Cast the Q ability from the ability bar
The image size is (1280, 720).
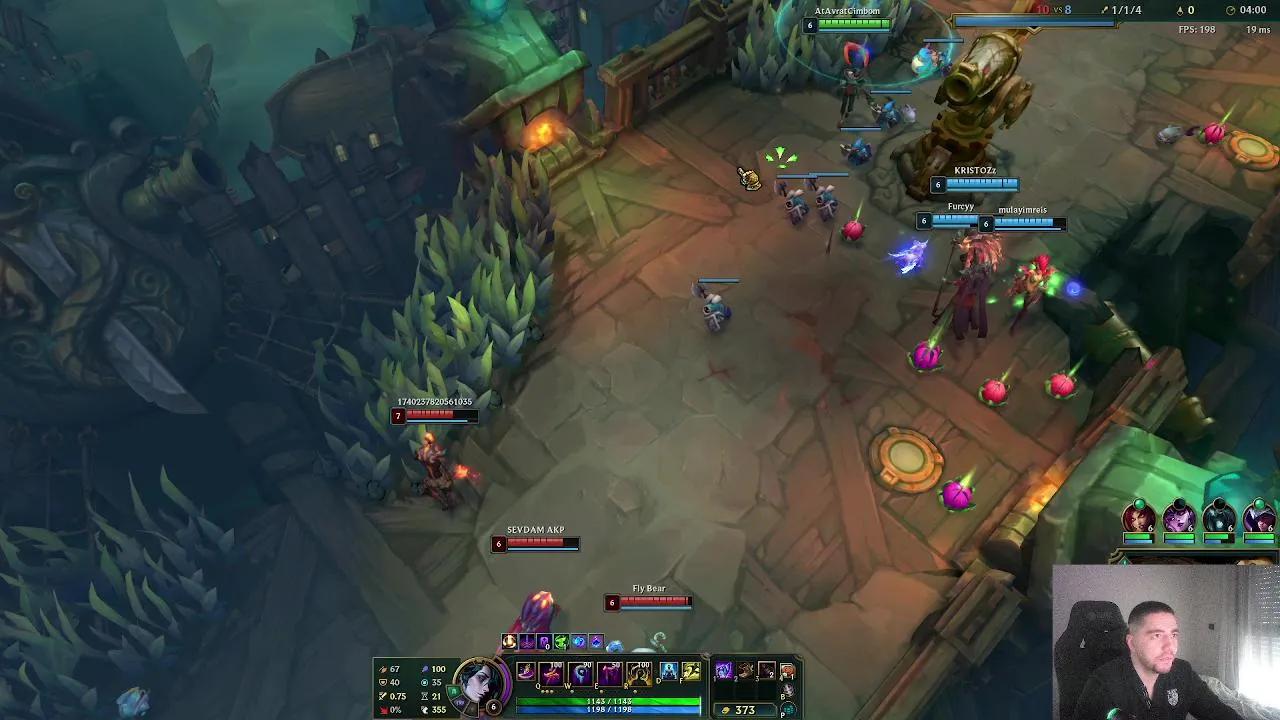tap(549, 673)
